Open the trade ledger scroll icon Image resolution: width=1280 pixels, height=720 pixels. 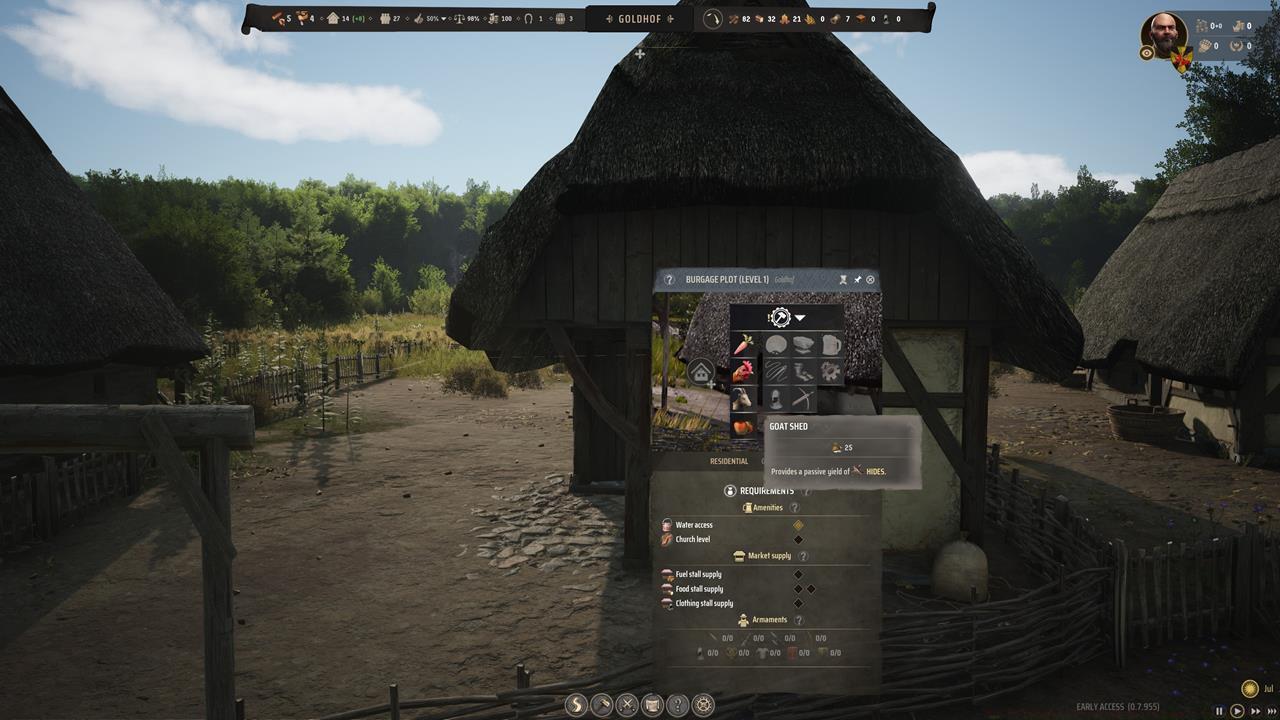coord(652,705)
